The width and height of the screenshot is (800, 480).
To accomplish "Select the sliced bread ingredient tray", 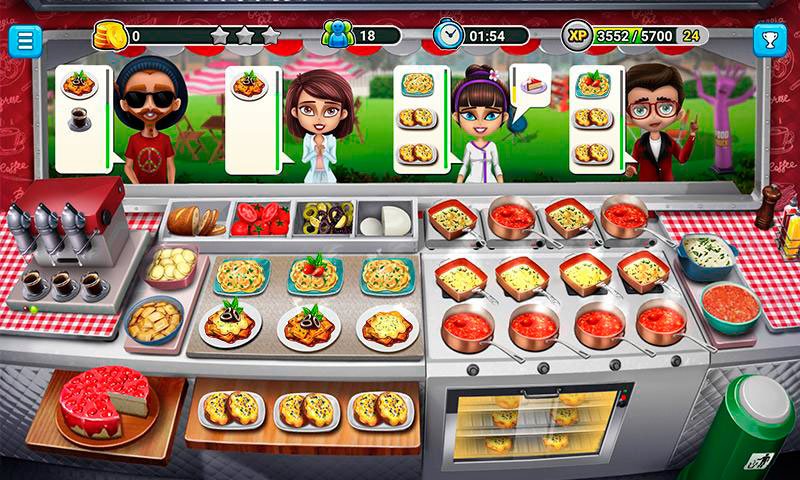I will (196, 218).
